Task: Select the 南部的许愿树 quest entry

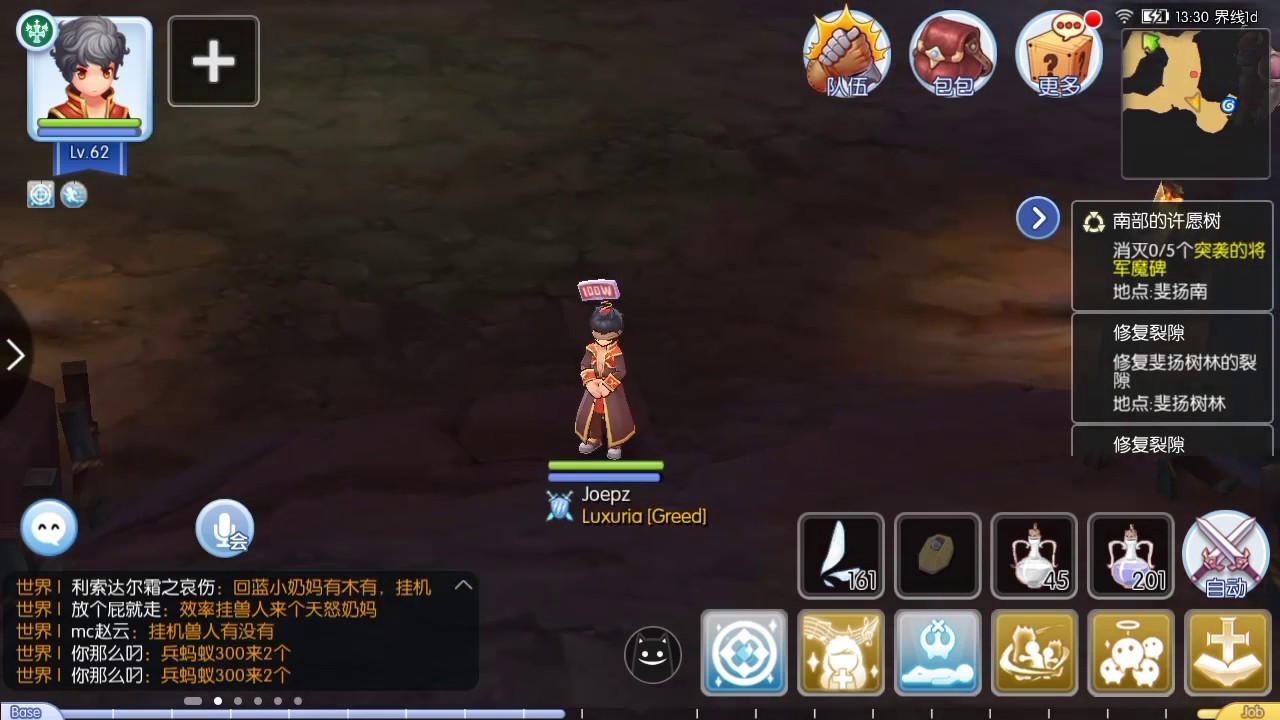Action: point(1174,256)
